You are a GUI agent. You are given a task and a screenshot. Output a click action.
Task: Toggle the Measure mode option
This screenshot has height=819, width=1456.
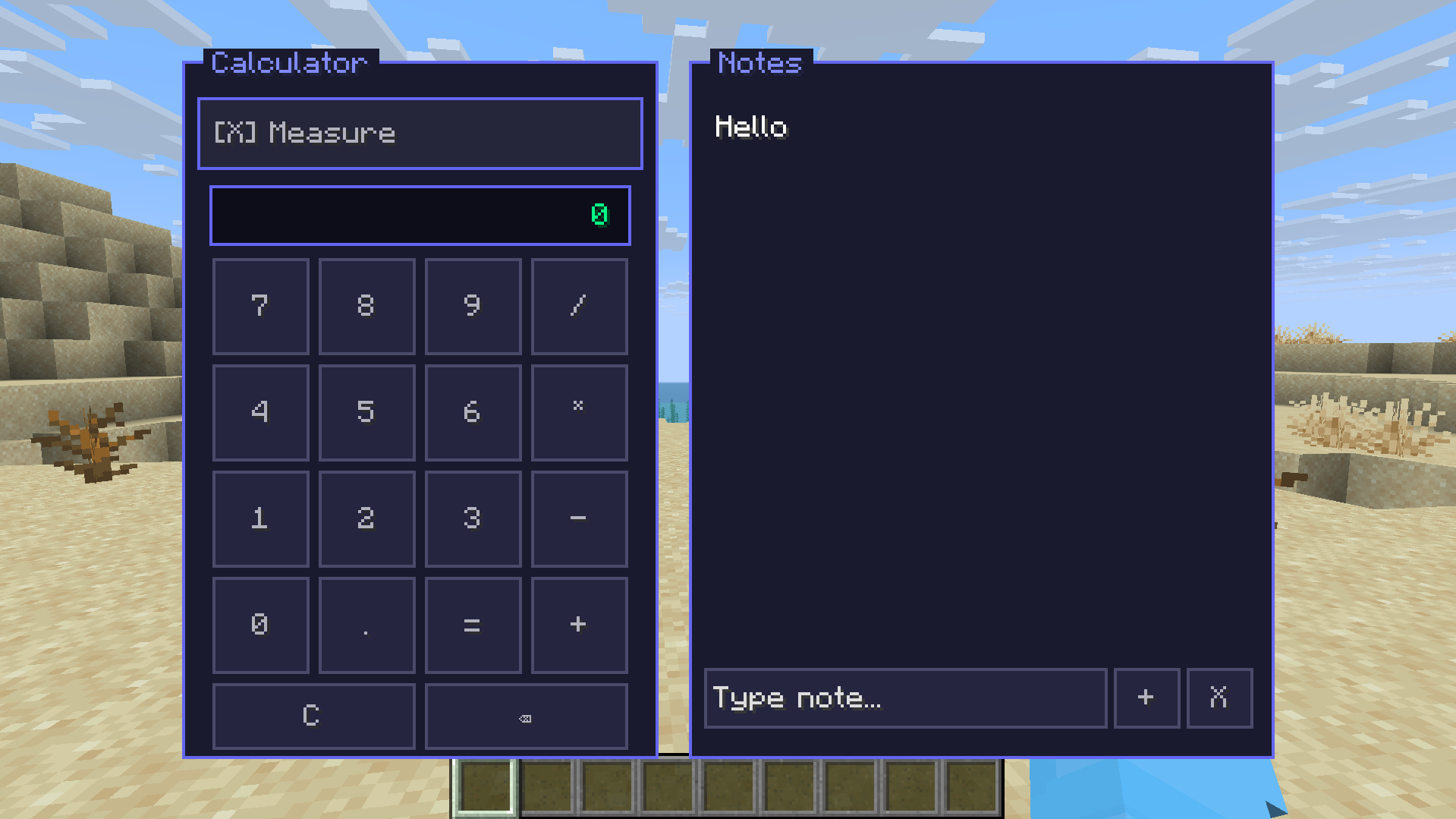pos(420,133)
